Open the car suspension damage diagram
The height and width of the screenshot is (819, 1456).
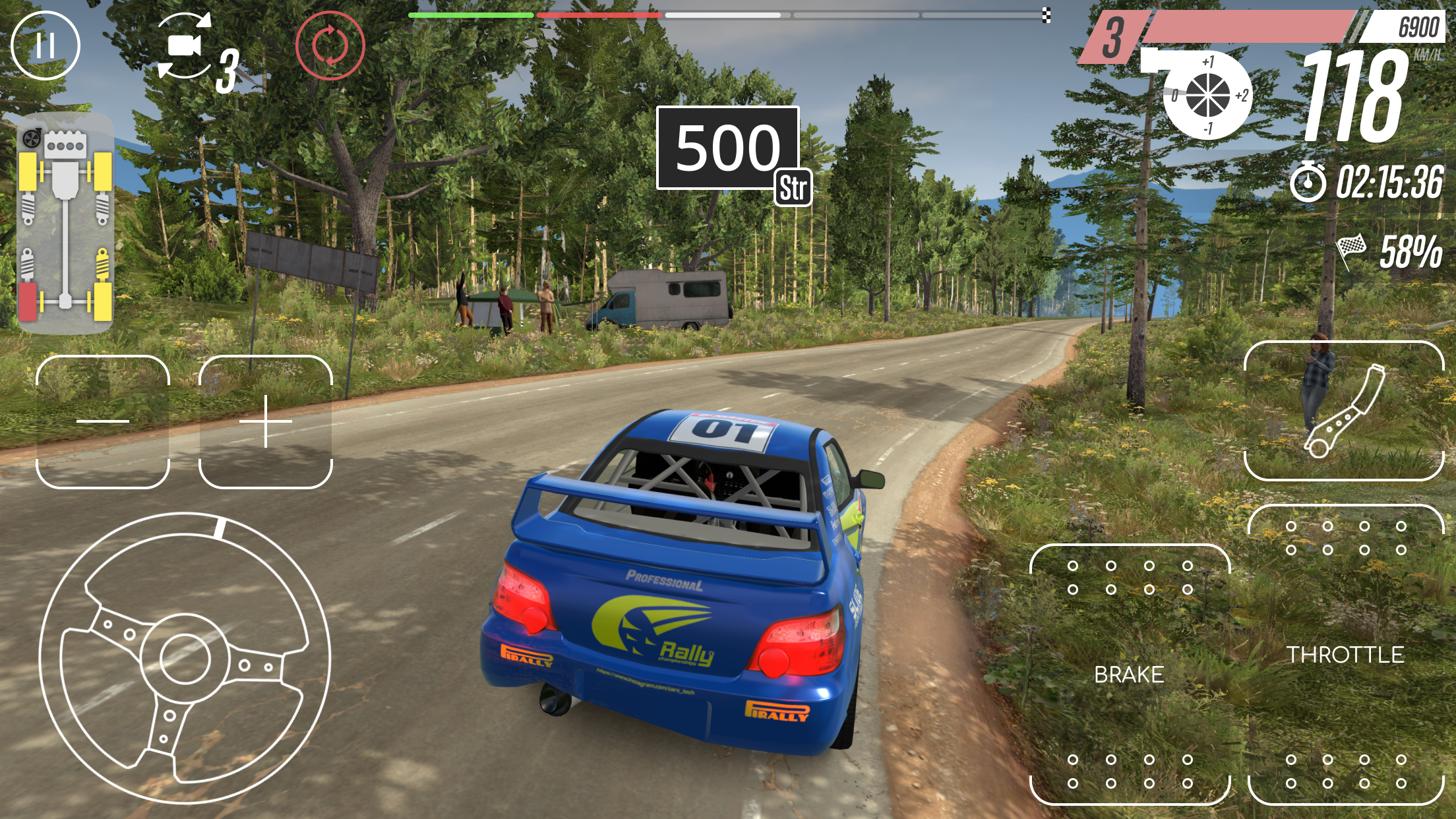click(x=65, y=224)
